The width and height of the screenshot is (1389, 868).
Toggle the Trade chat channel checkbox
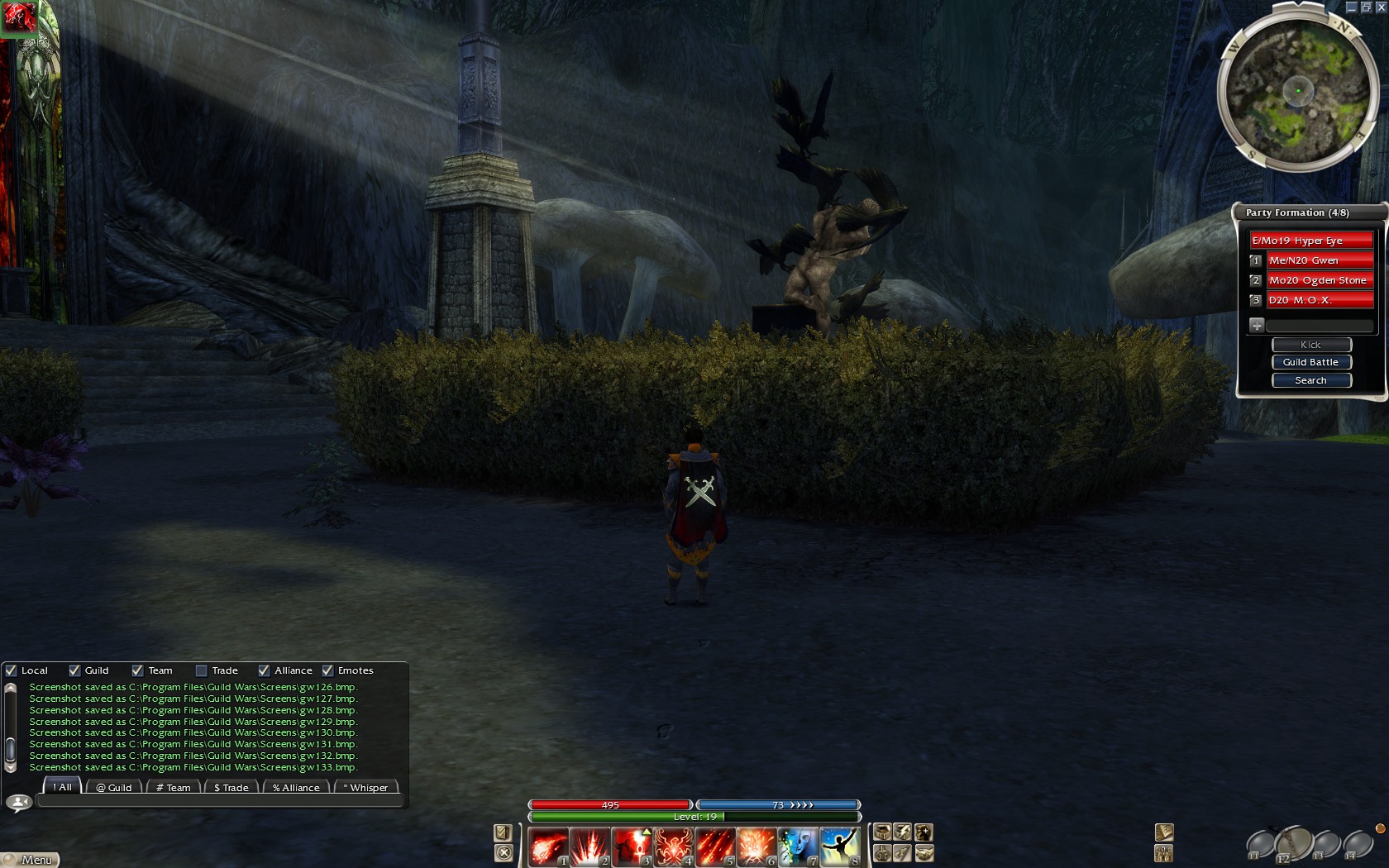click(x=202, y=670)
